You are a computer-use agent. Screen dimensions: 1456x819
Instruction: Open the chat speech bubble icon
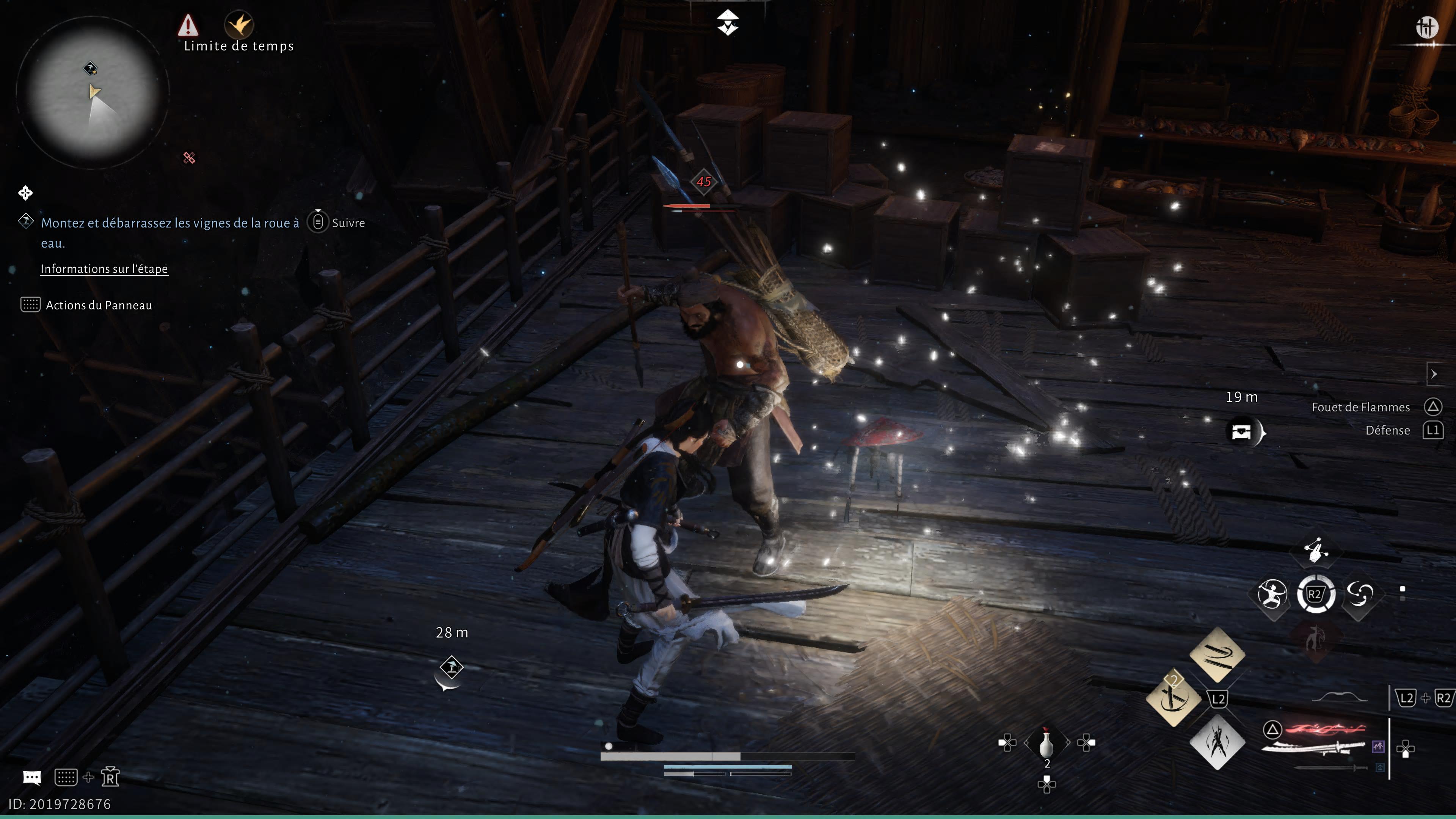(x=31, y=778)
